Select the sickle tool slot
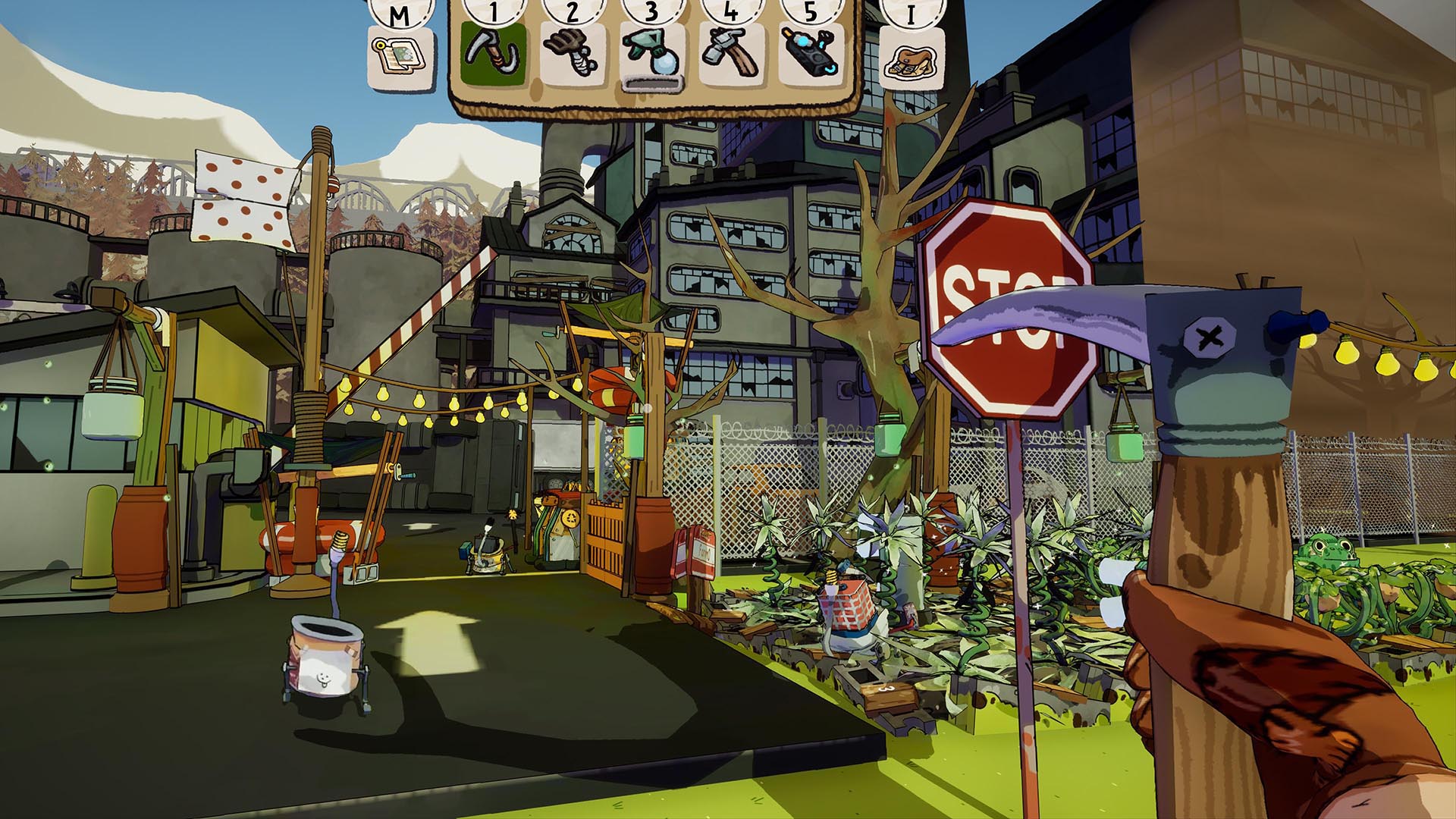The width and height of the screenshot is (1456, 819). [494, 54]
